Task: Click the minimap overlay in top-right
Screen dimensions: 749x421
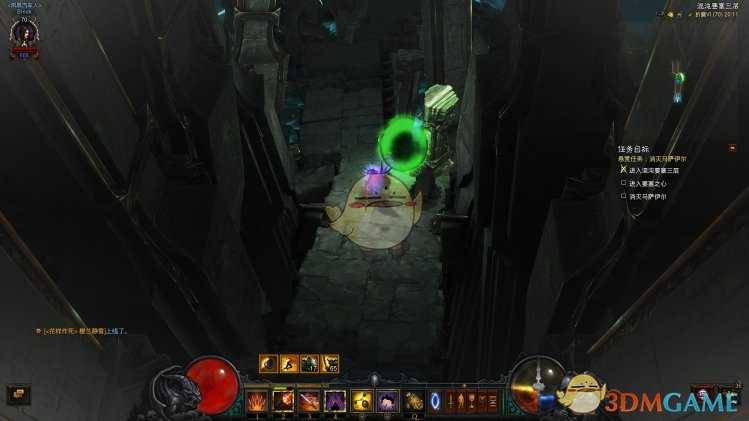Action: [678, 85]
